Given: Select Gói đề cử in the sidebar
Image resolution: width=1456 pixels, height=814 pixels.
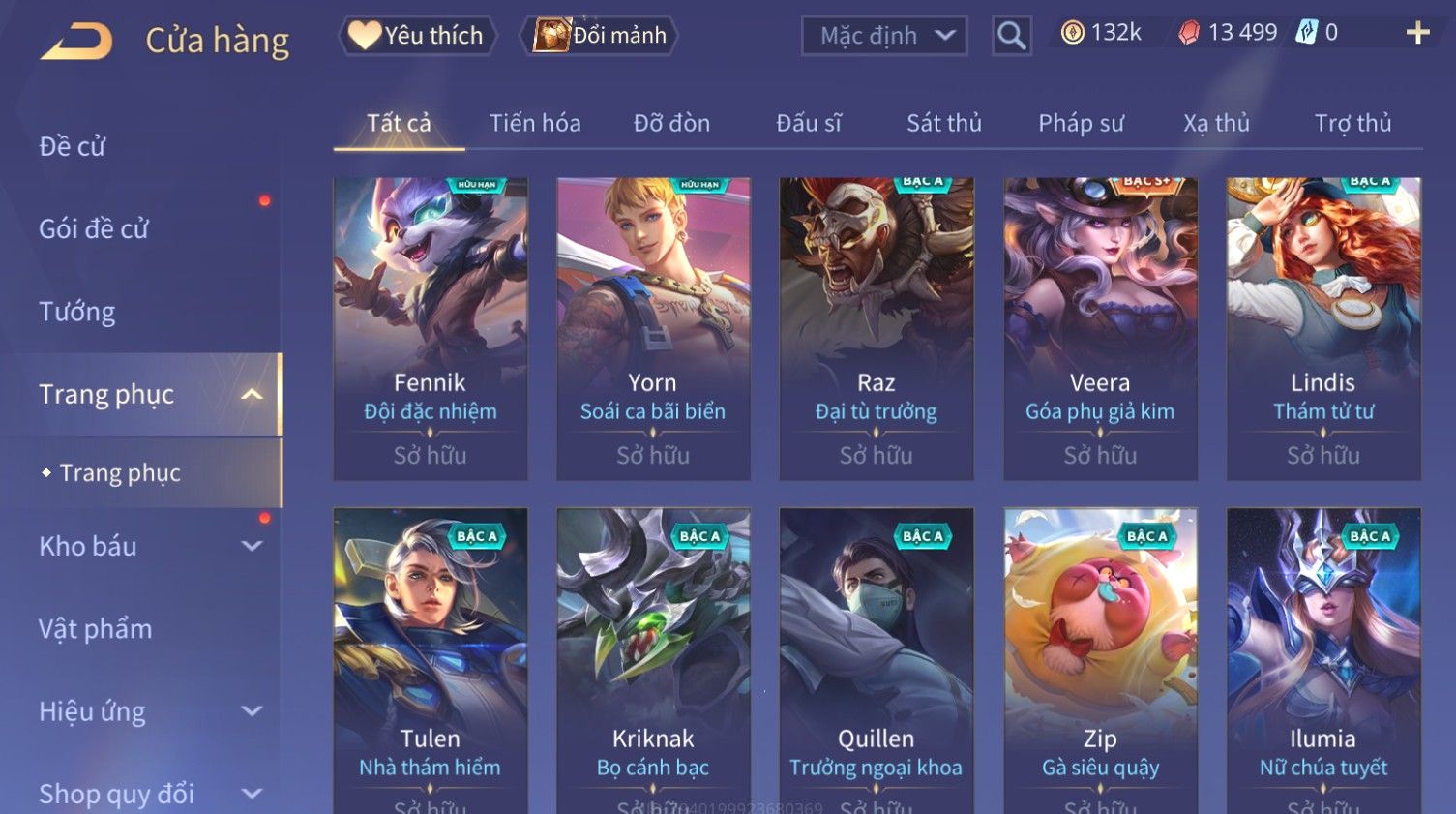Looking at the screenshot, I should pos(94,228).
